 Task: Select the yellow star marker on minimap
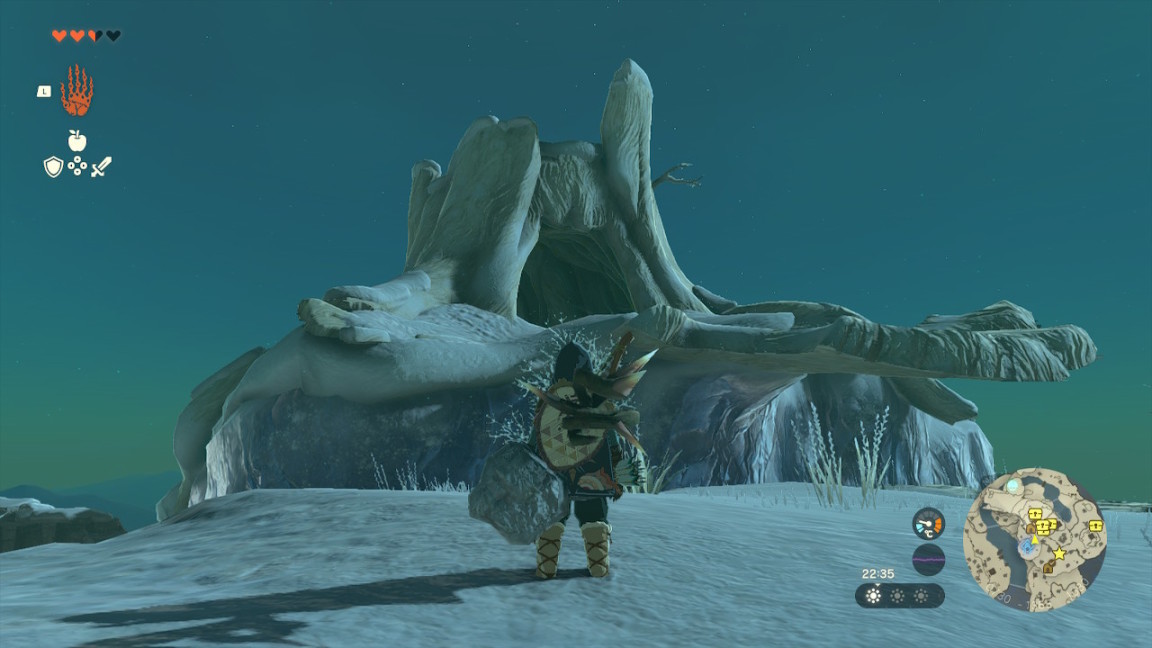point(1058,553)
